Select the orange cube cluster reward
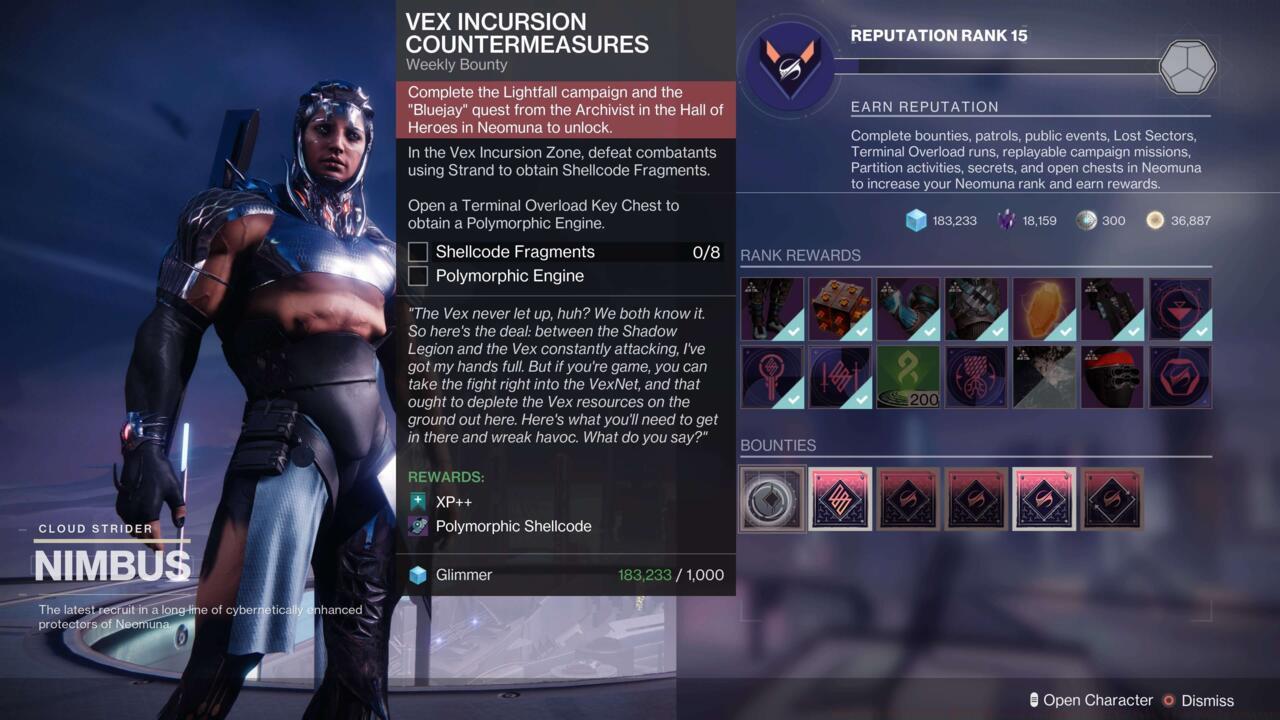Viewport: 1280px width, 720px height. (x=840, y=309)
